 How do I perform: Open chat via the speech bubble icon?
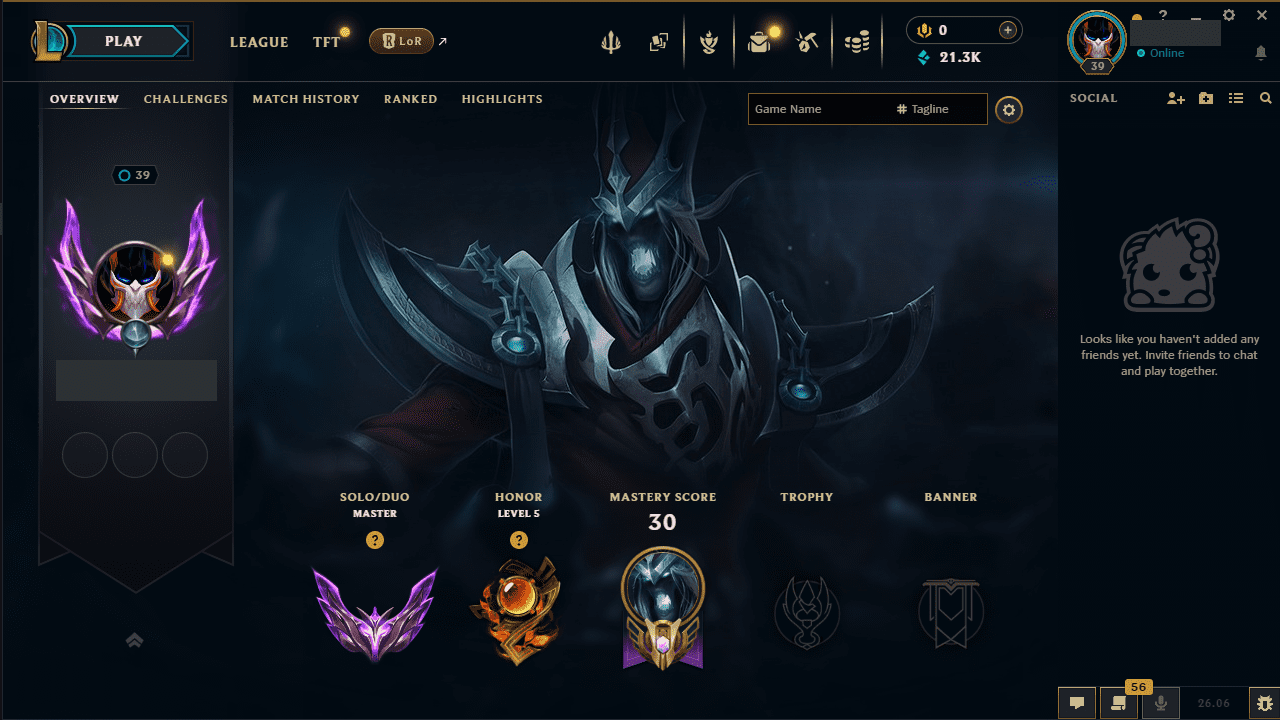[x=1077, y=703]
